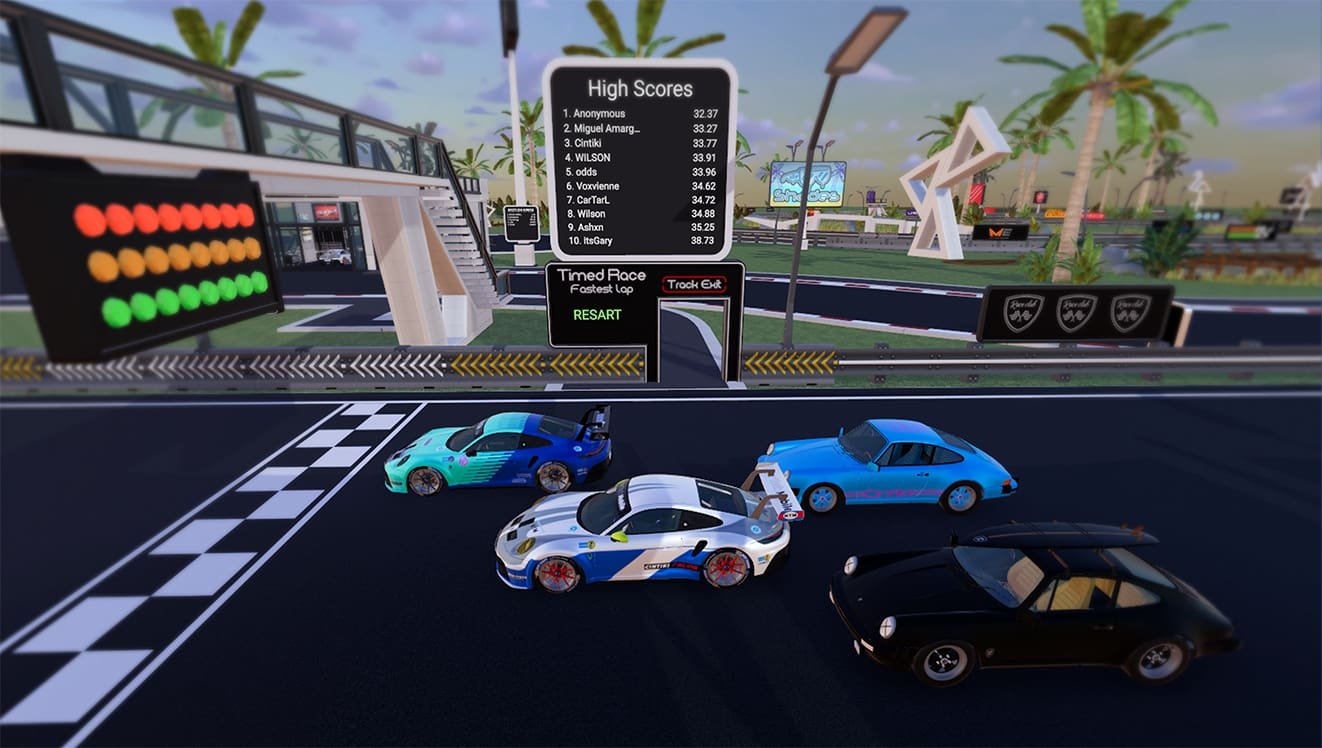Select the red-outlined Track Exit label
This screenshot has height=748, width=1322.
695,285
